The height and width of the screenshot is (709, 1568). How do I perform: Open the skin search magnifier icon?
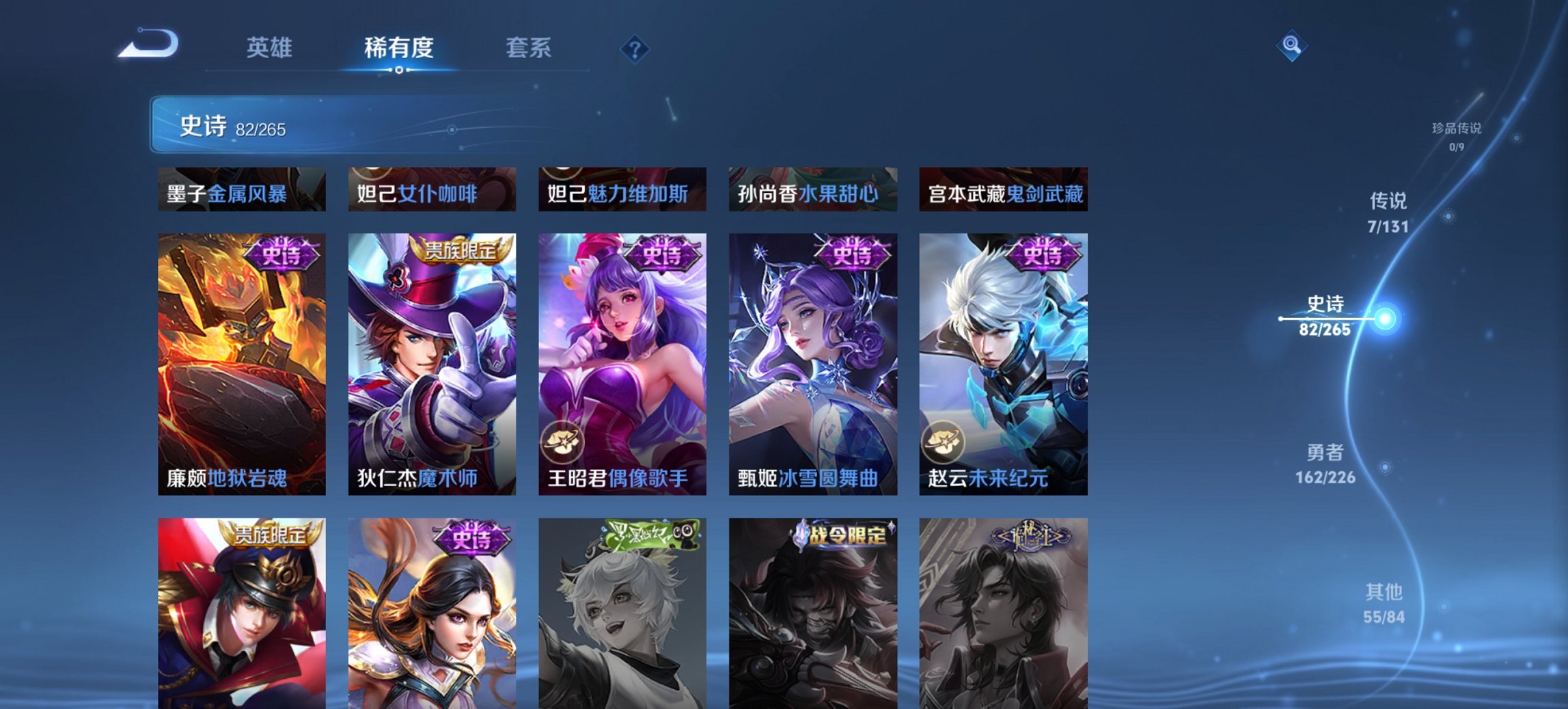coord(1291,46)
